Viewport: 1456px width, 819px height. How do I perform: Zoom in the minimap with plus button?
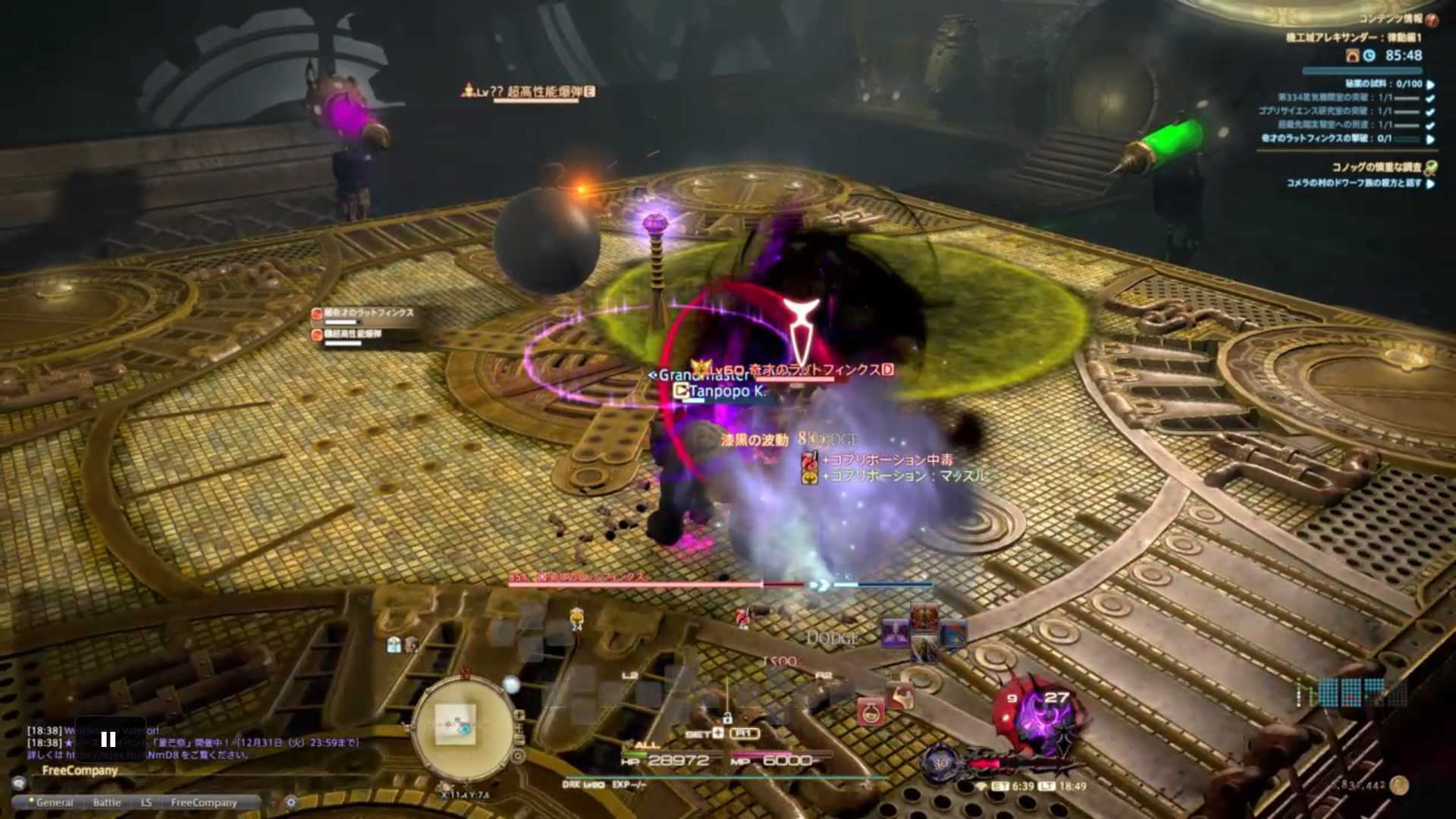click(x=519, y=715)
